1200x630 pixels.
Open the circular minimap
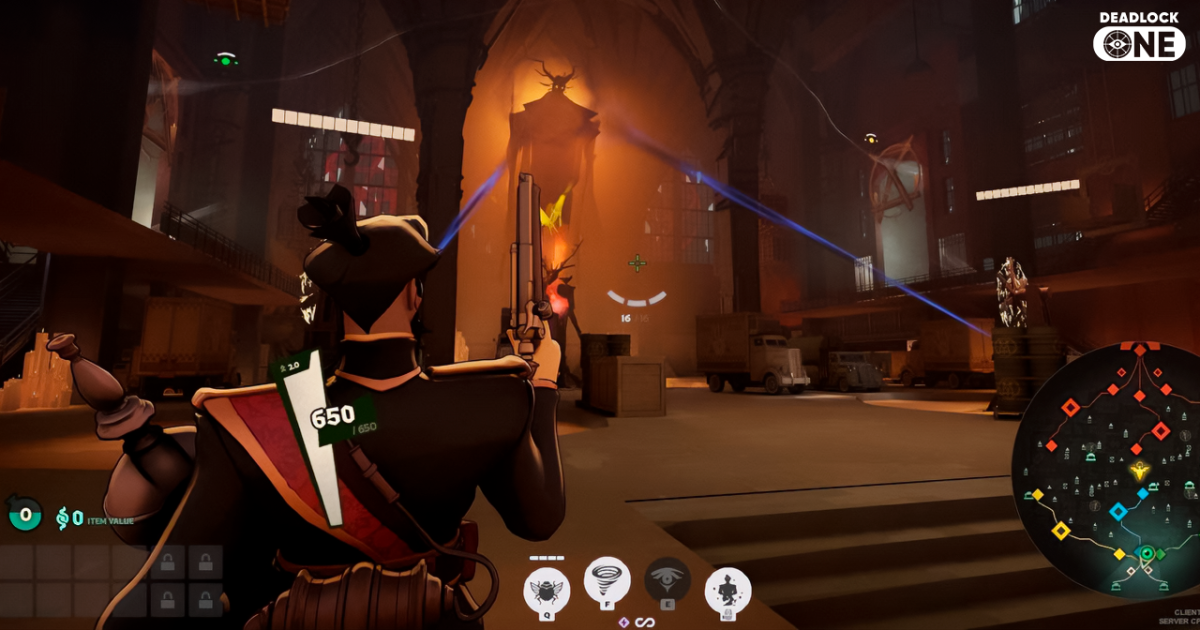click(1105, 470)
